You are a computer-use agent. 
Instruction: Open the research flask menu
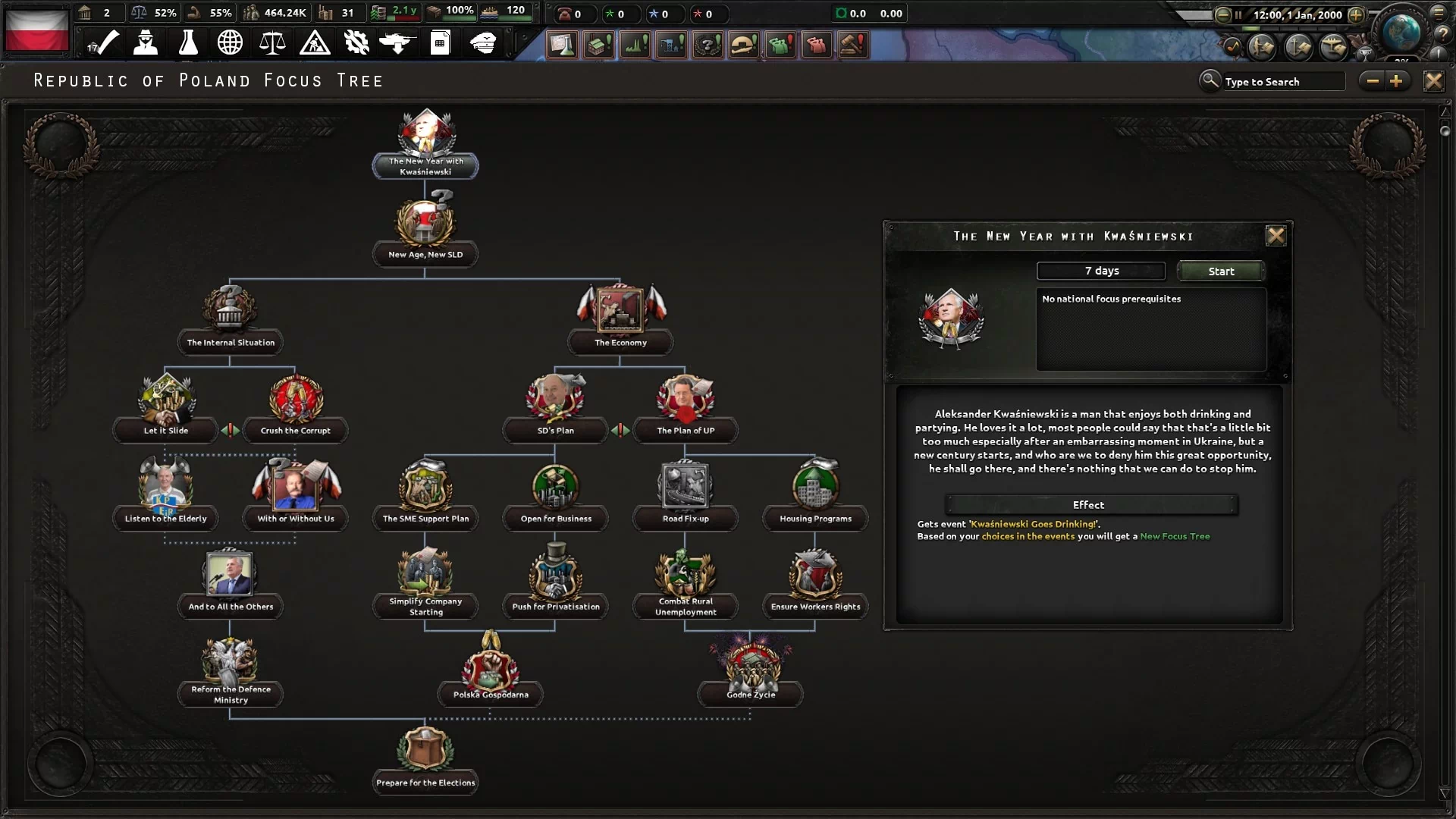[188, 42]
